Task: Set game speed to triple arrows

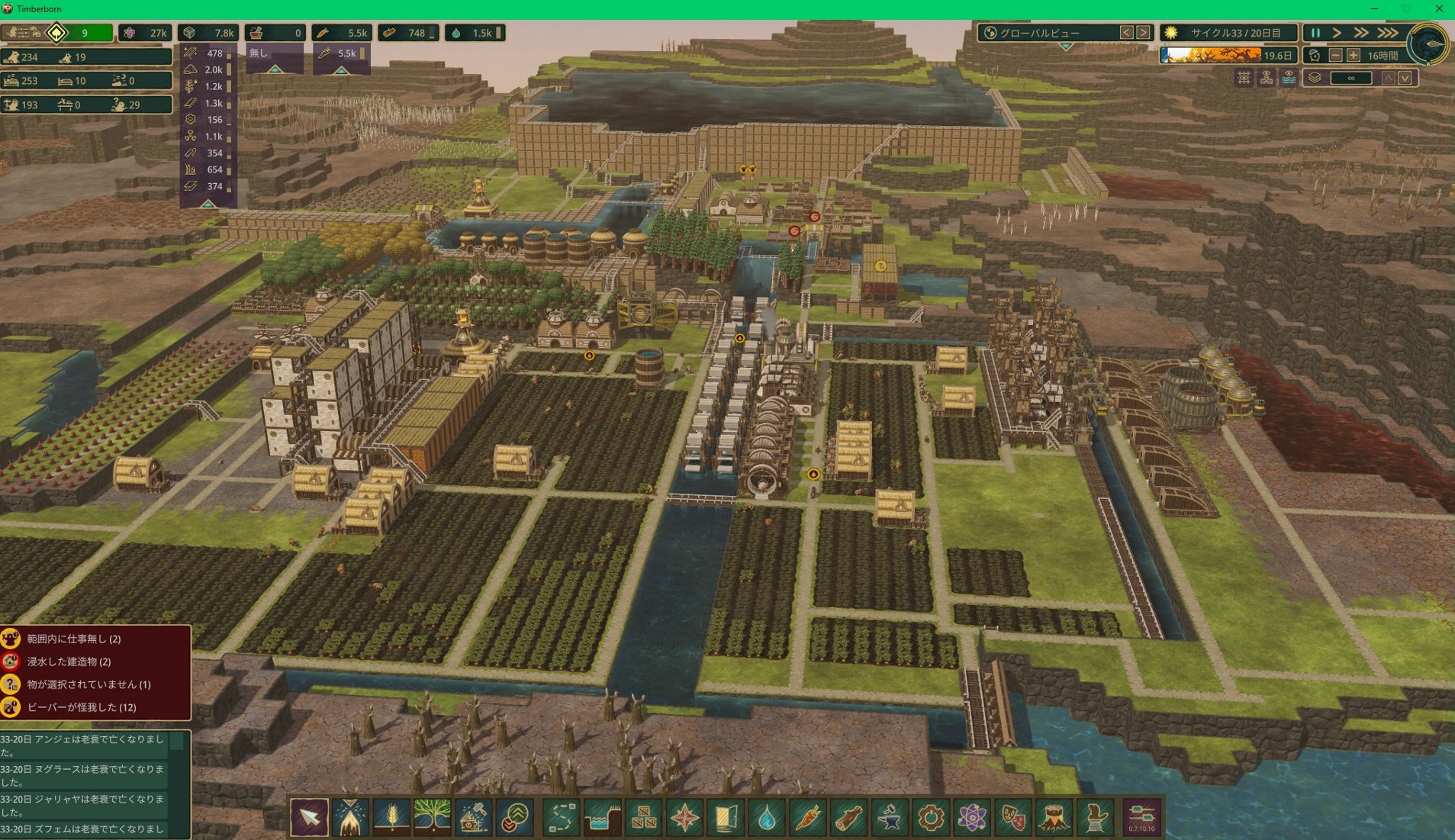Action: tap(1387, 33)
